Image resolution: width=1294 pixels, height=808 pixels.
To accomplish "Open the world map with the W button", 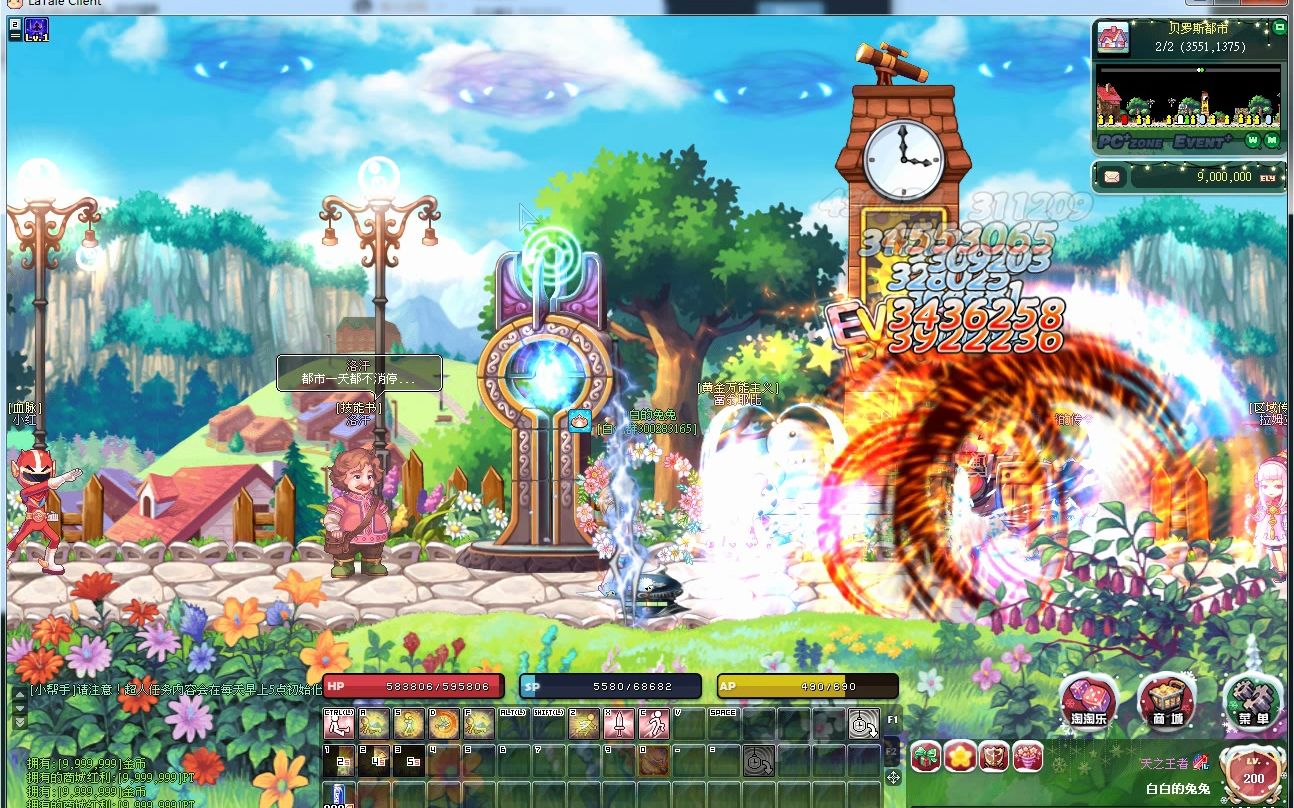I will [1253, 140].
